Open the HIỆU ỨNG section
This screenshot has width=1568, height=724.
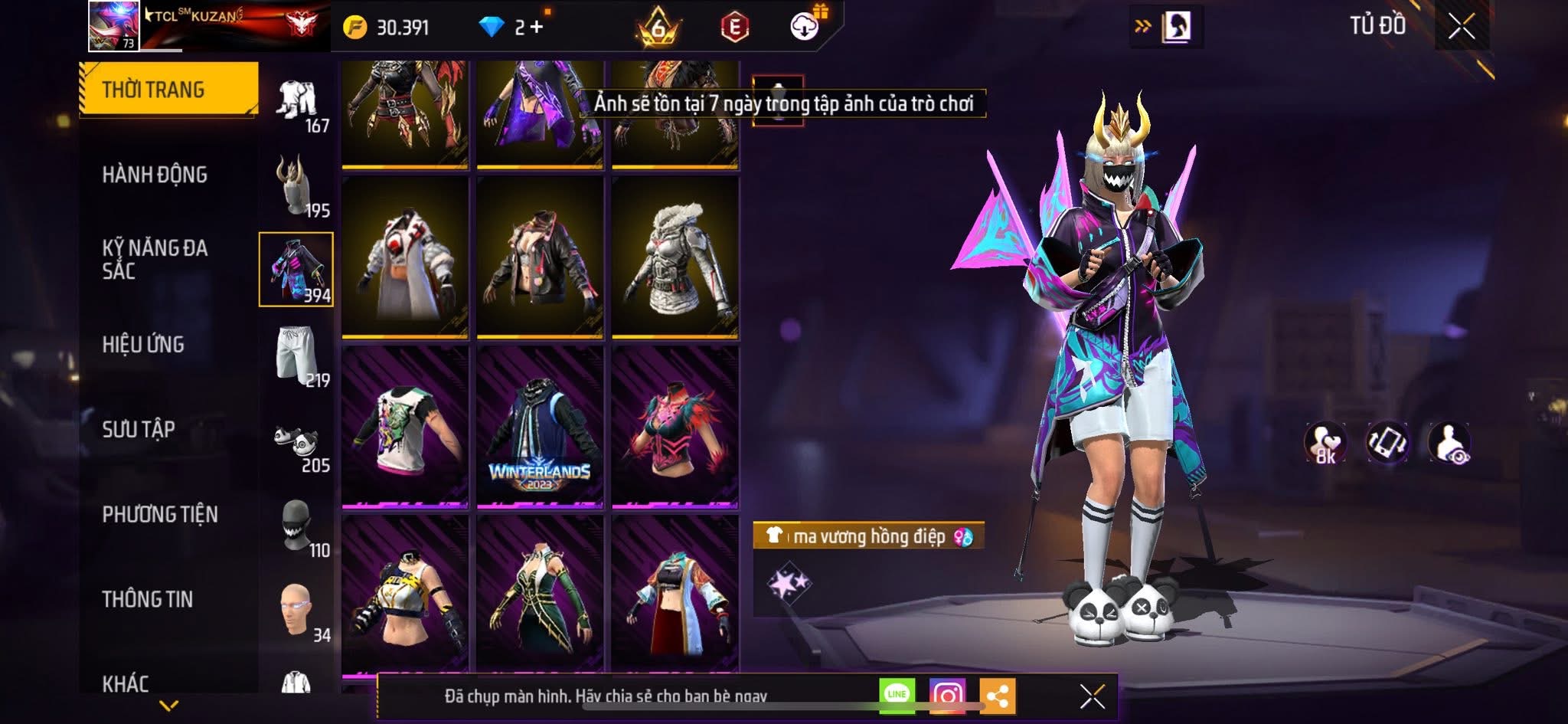pos(143,344)
